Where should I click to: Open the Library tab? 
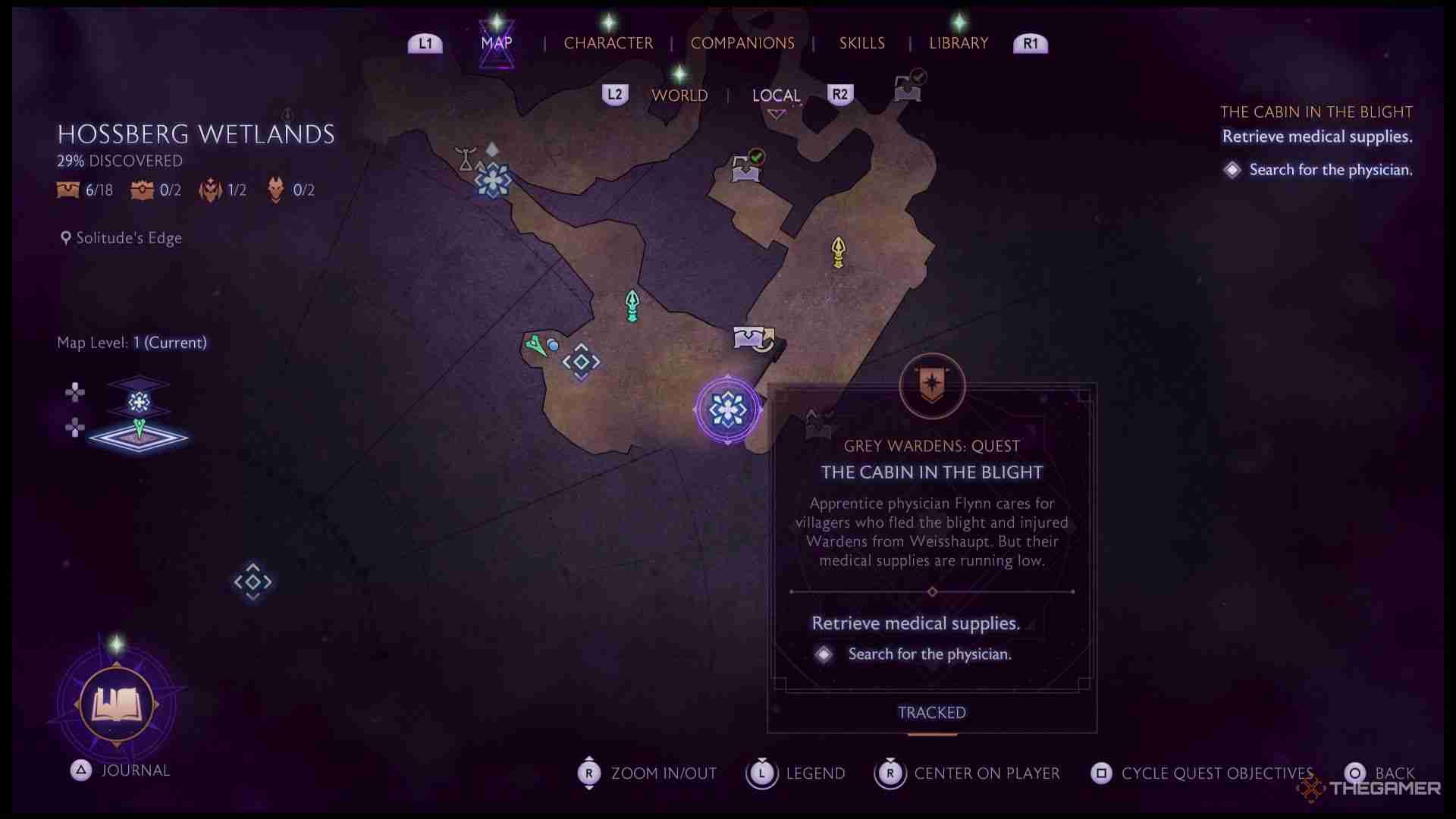(959, 43)
